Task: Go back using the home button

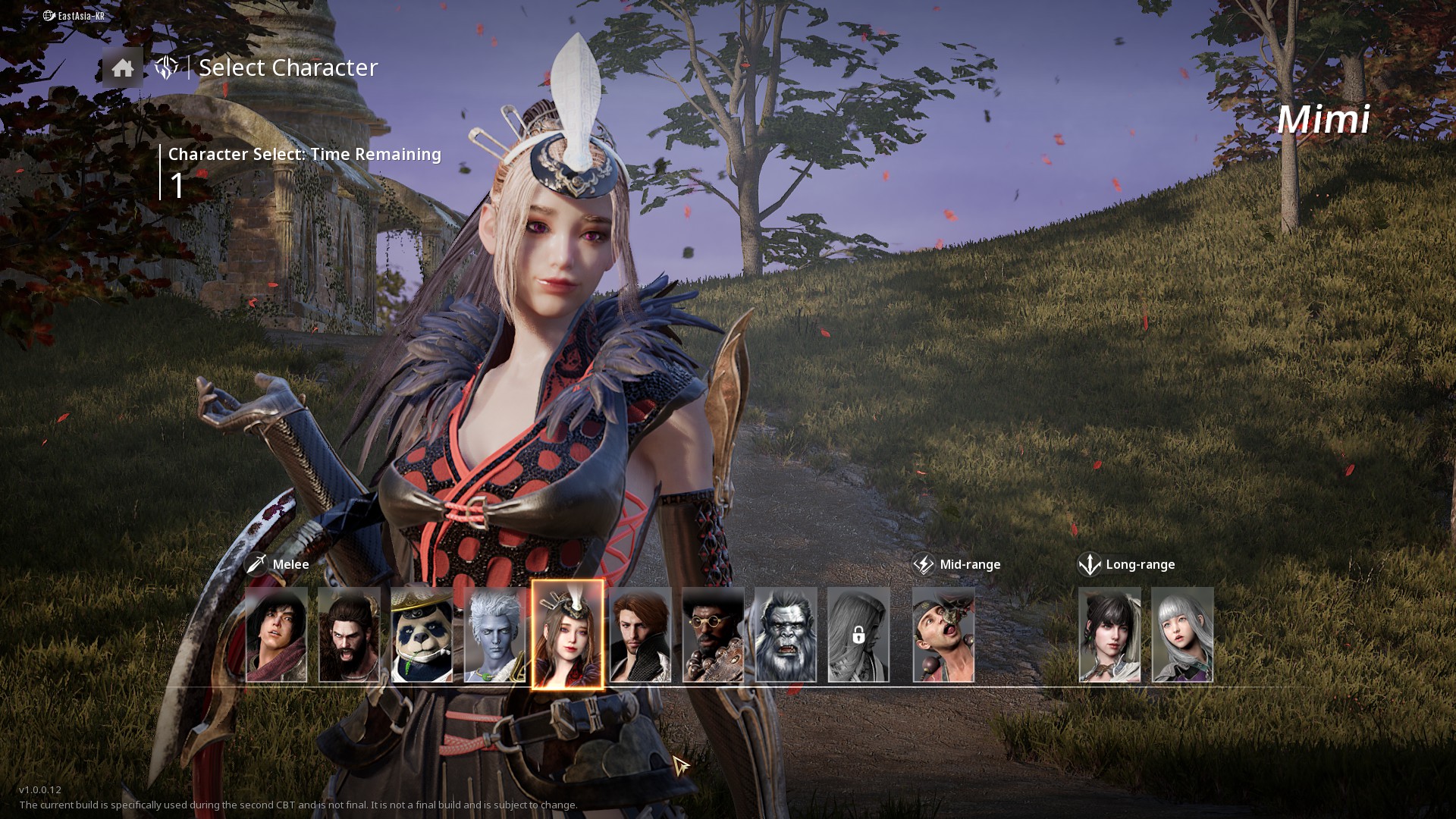Action: pyautogui.click(x=122, y=68)
